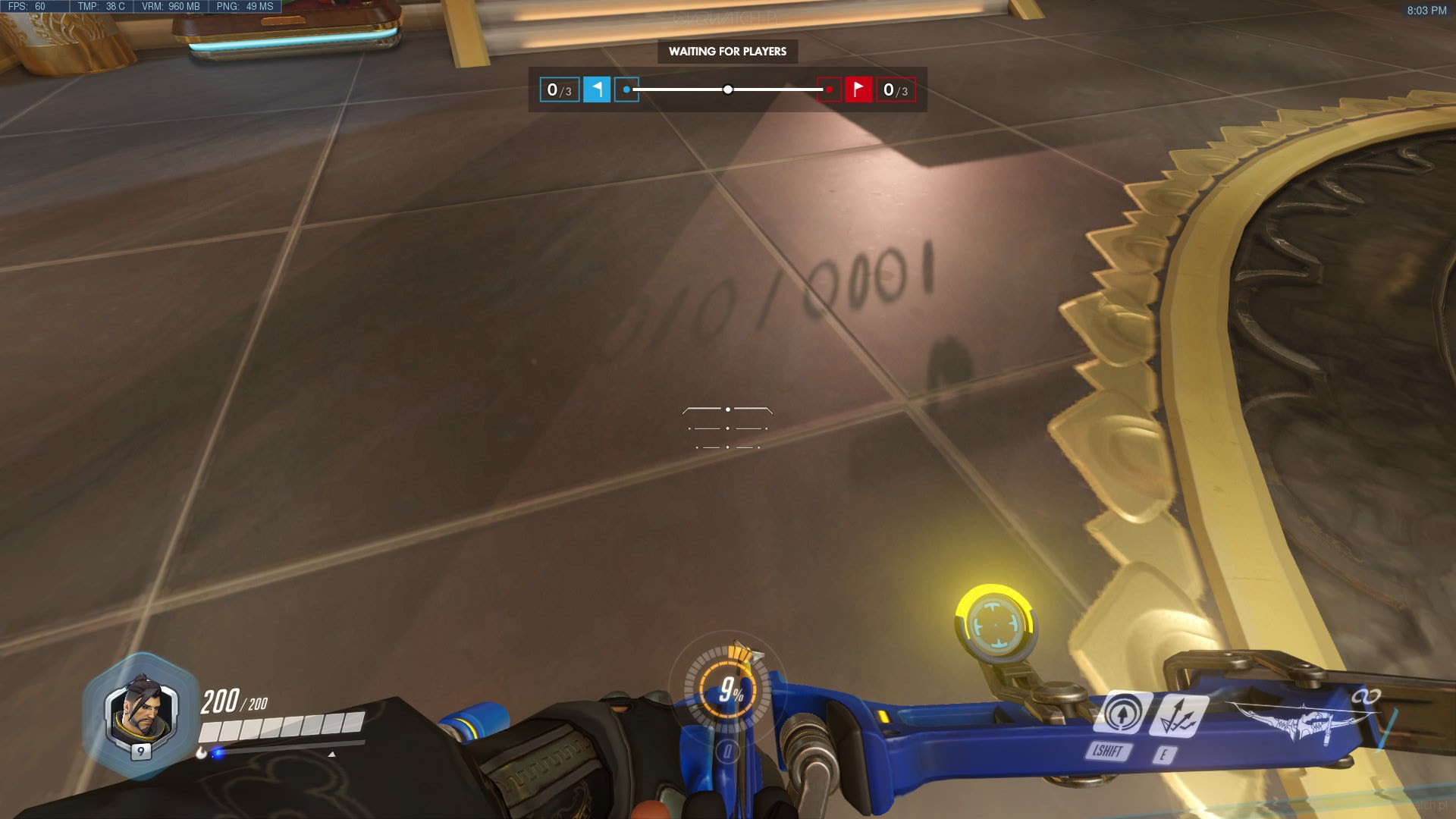The height and width of the screenshot is (819, 1456).
Task: Click the ultimate charge meter
Action: (x=728, y=690)
